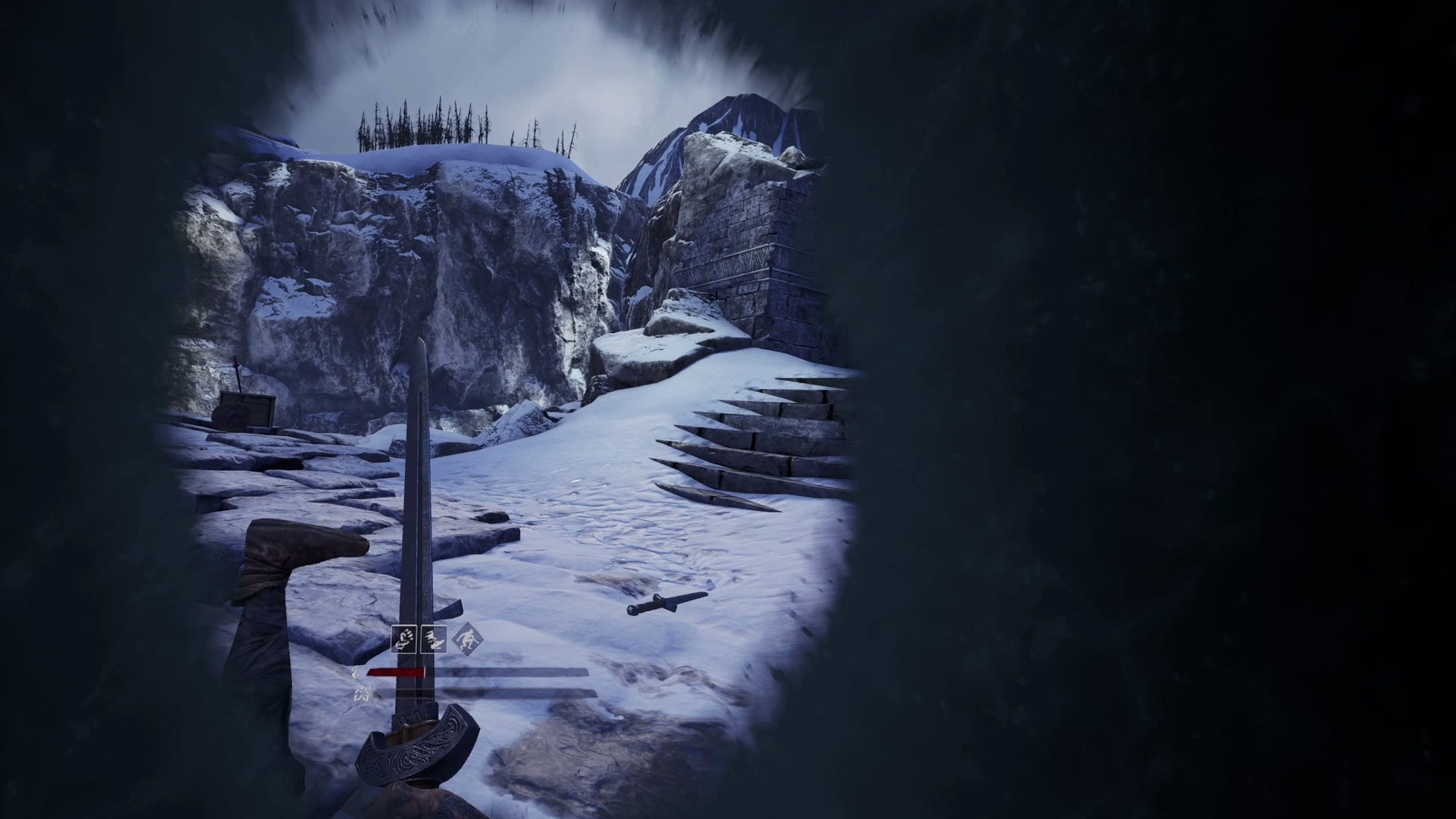Select the clenched fist status icon

[403, 639]
